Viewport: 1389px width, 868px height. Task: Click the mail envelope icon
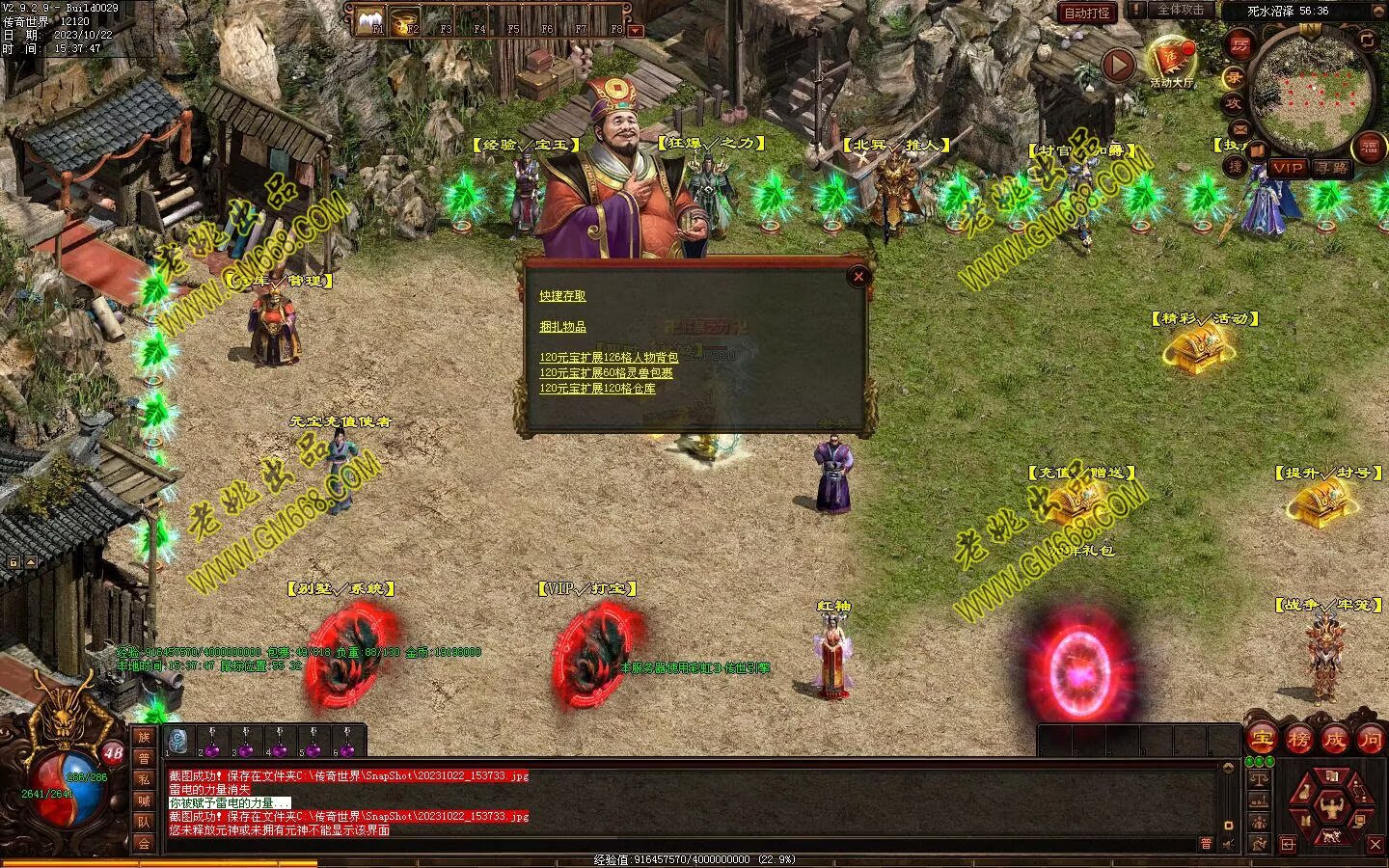(1239, 128)
